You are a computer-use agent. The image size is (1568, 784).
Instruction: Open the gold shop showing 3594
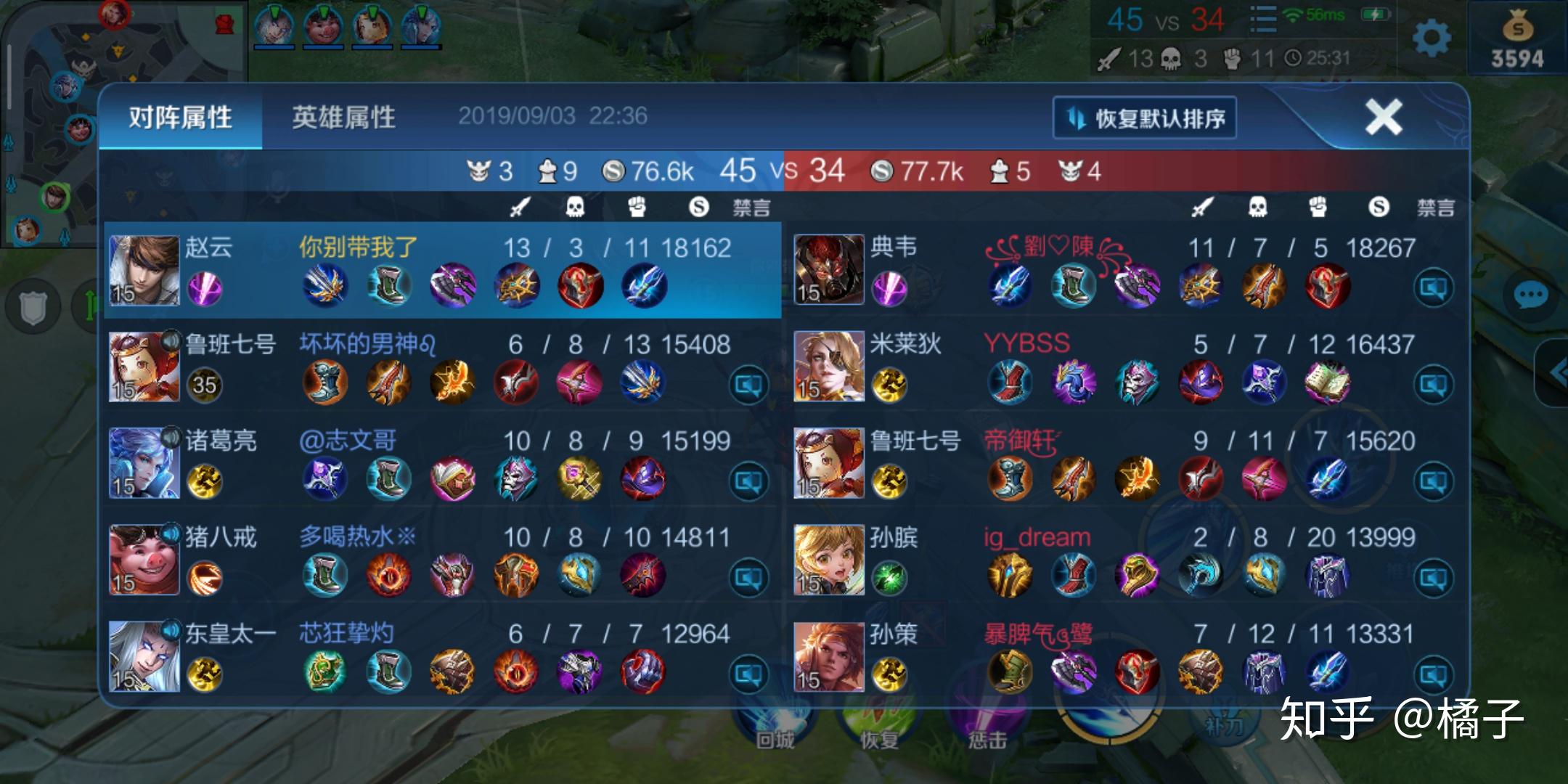pos(1516,40)
